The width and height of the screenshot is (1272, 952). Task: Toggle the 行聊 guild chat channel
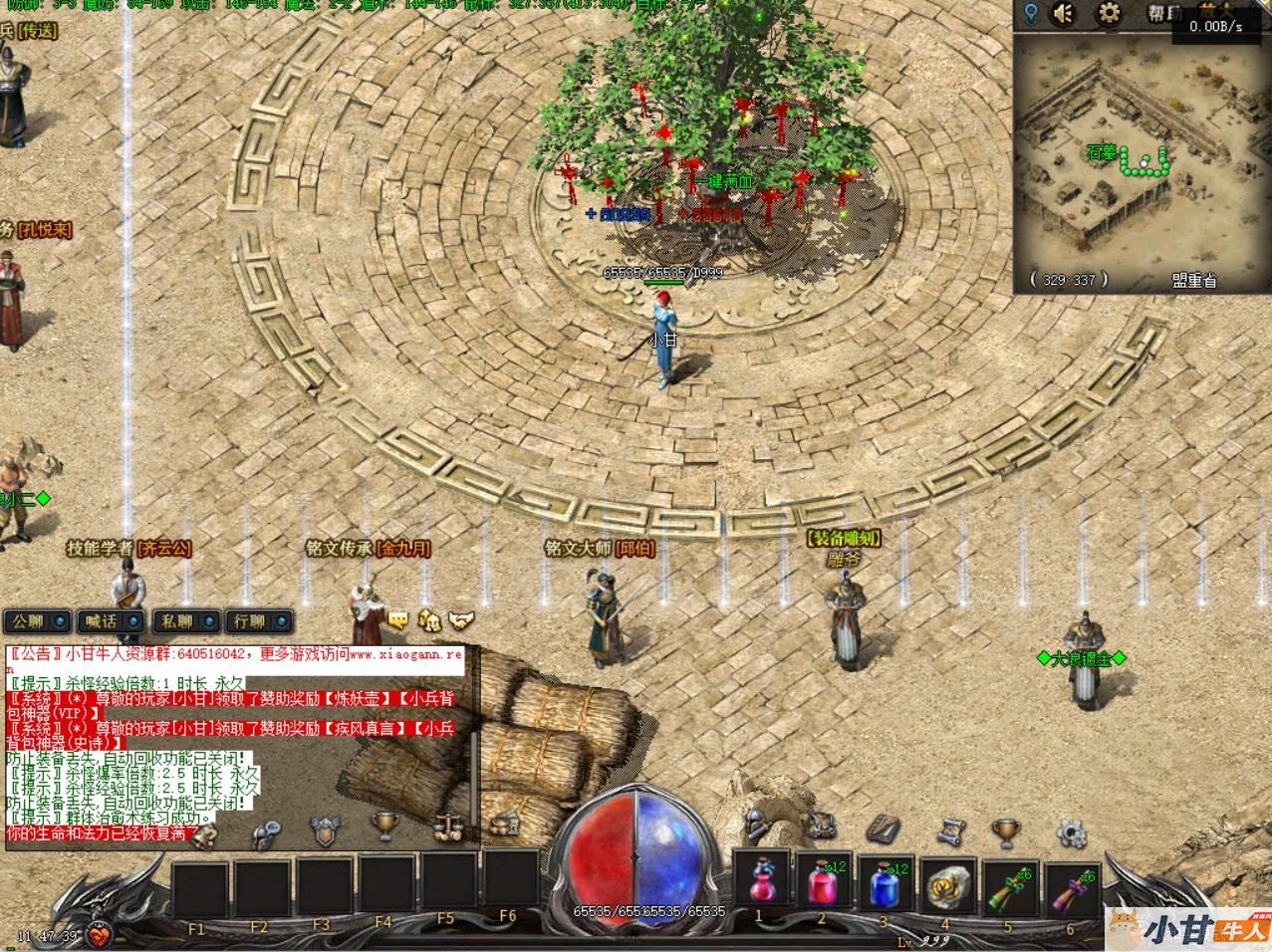click(x=259, y=621)
